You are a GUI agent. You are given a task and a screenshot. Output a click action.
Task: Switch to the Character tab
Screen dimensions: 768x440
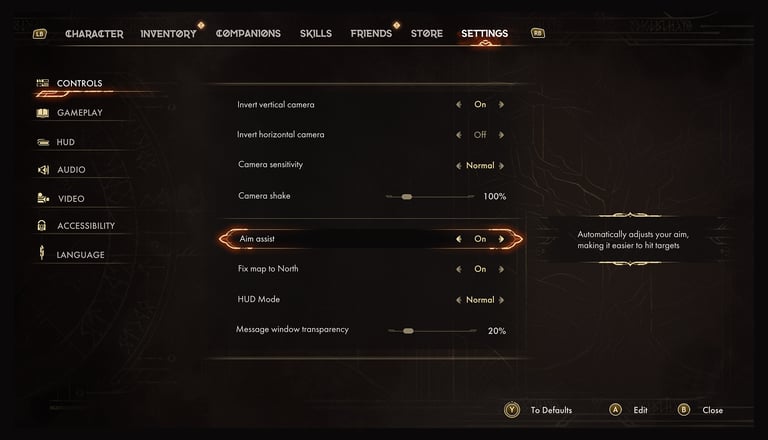pos(94,34)
